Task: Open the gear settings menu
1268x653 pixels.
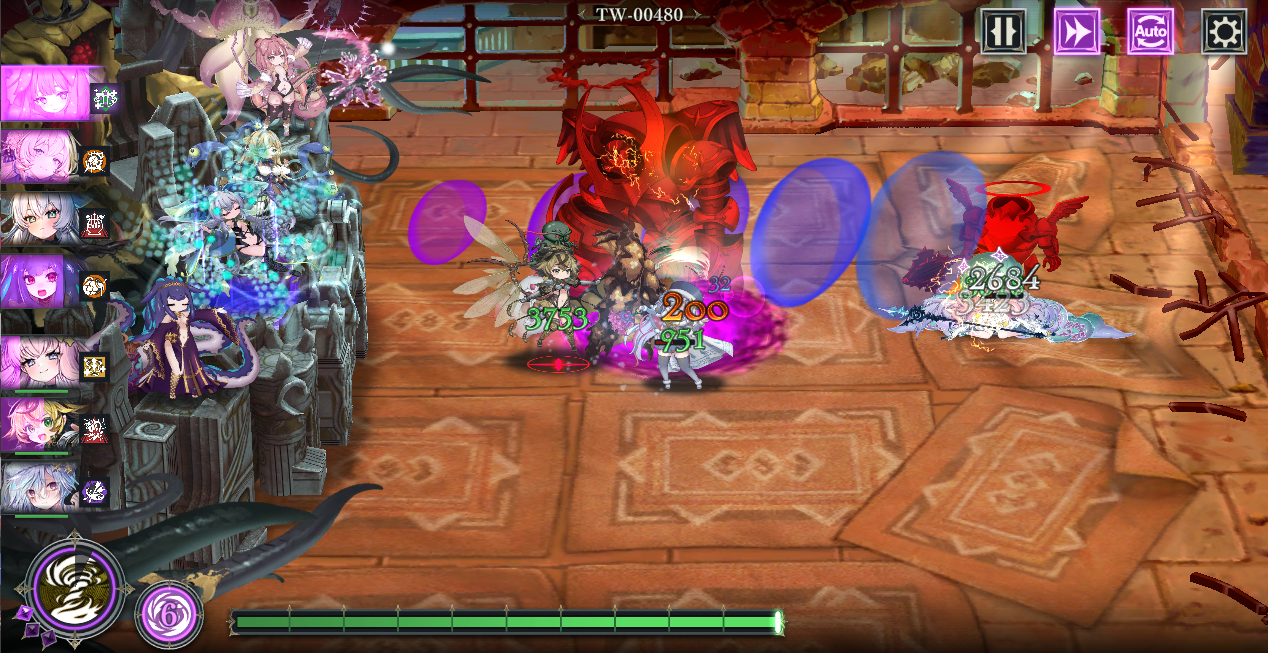Action: pyautogui.click(x=1223, y=32)
